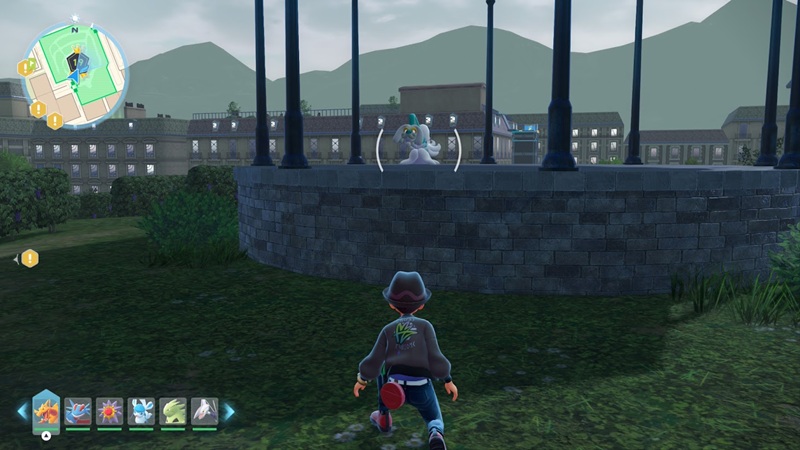800x450 pixels.
Task: Switch to Starmie in the party bar
Action: [x=110, y=411]
